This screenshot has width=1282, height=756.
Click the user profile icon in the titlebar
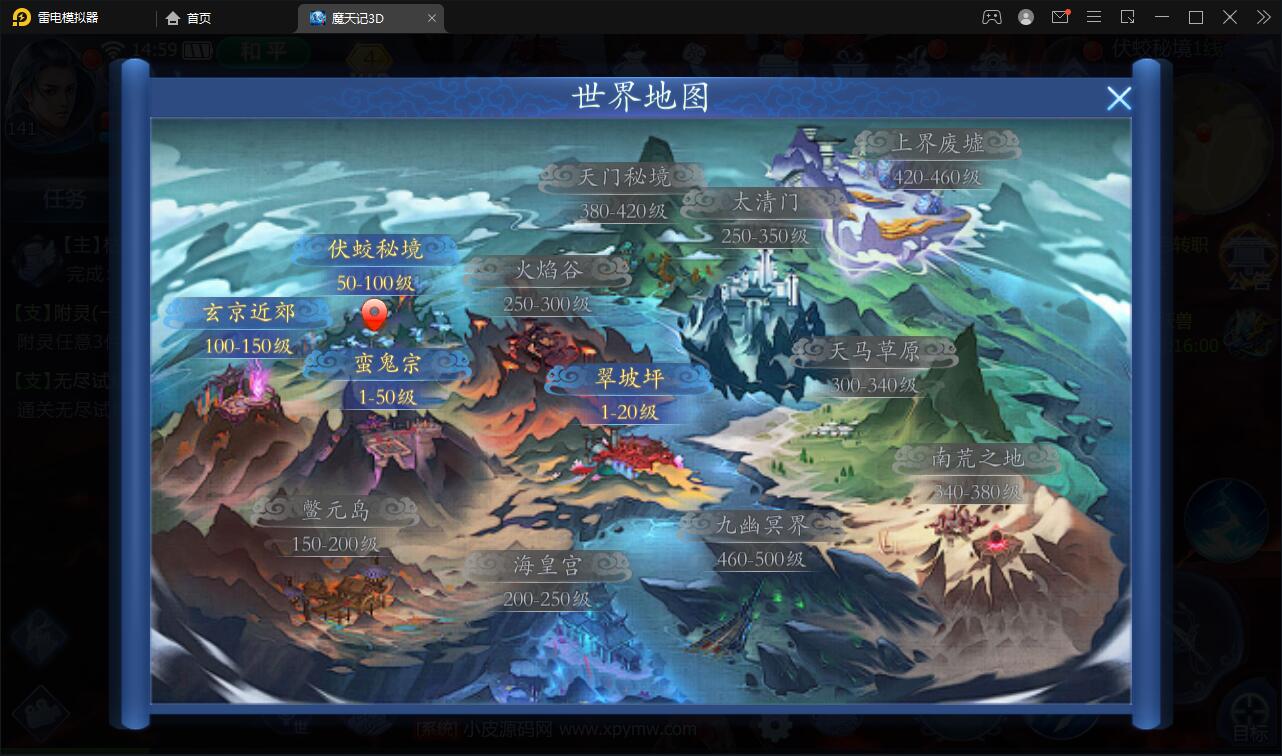1026,17
